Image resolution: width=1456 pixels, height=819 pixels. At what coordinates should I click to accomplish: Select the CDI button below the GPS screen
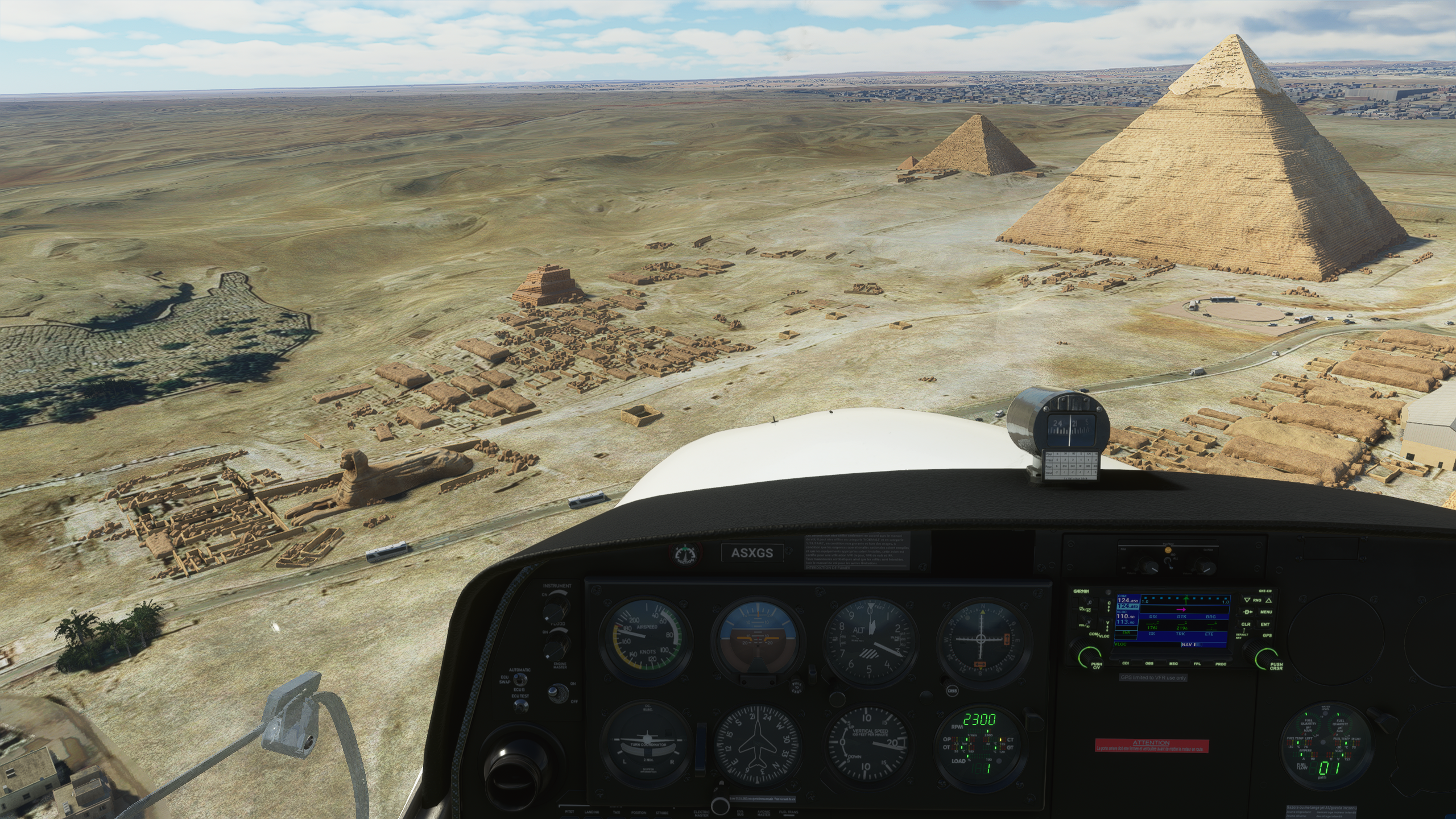click(1125, 663)
